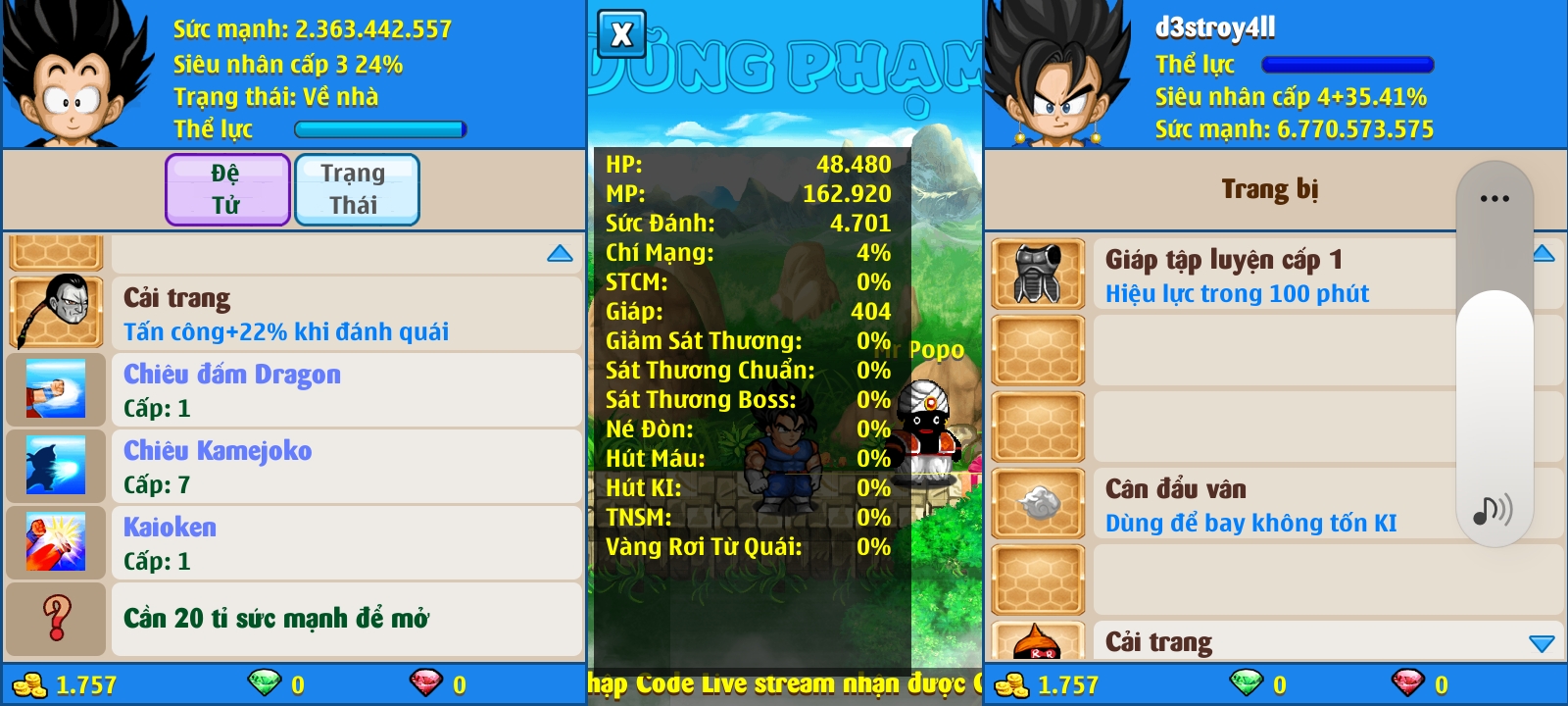Select the disciple's Cải trang costume slot
Screen dimensions: 1568x706
pyautogui.click(x=294, y=314)
